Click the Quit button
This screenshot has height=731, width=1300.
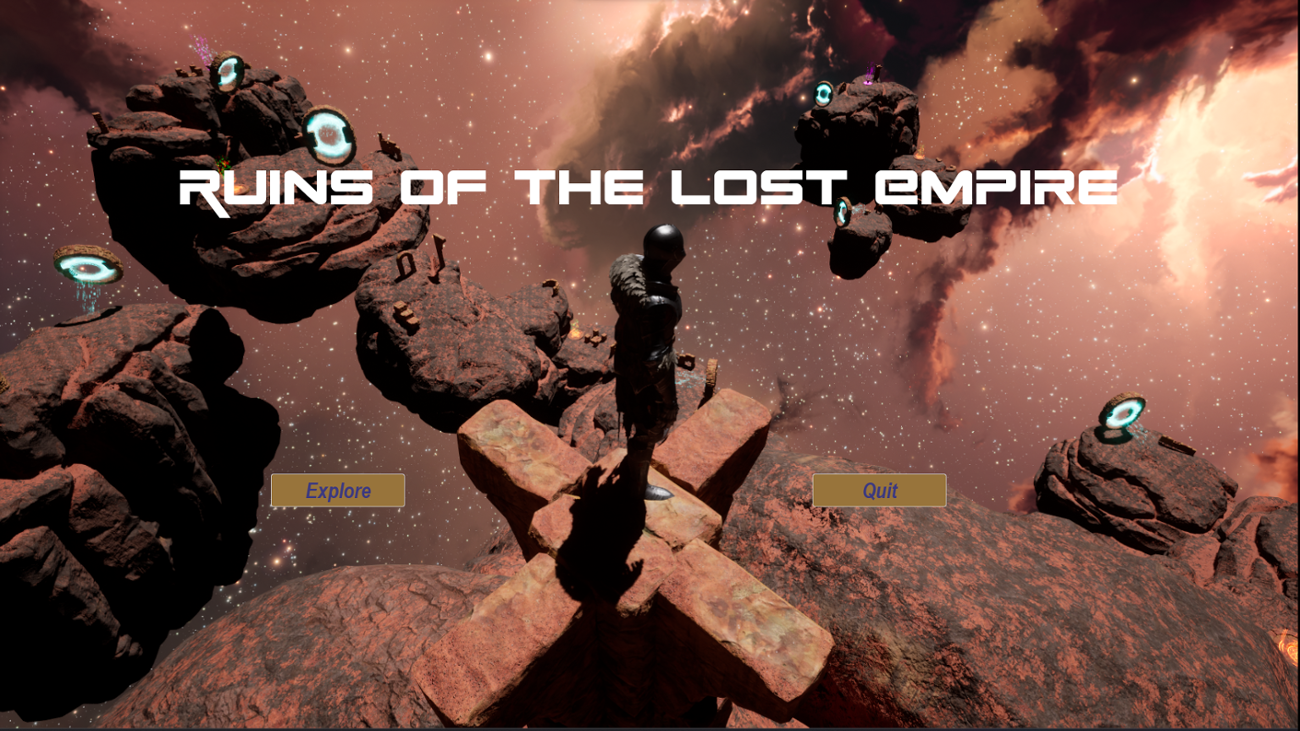click(878, 490)
